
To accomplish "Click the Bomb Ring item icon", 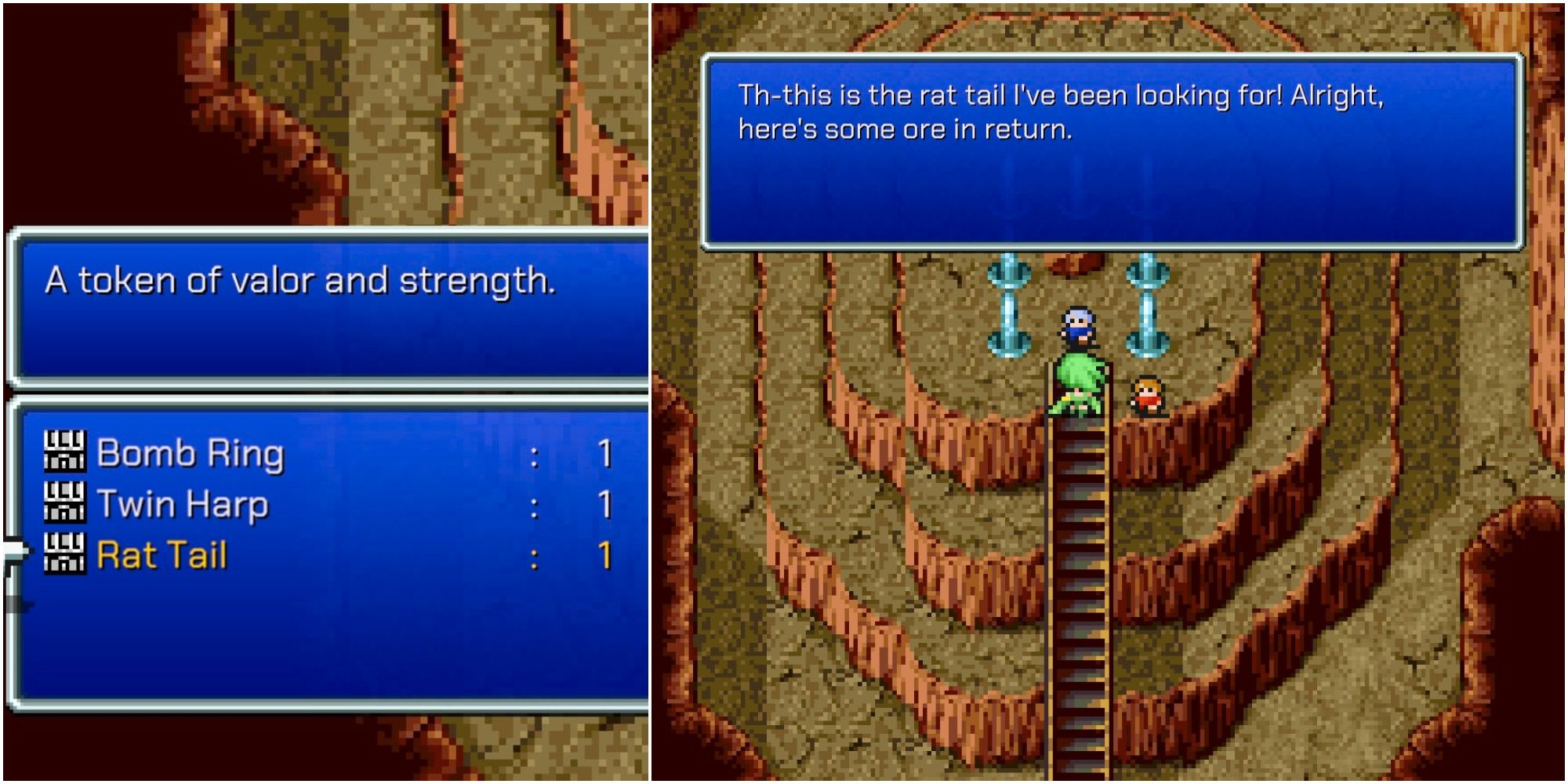I will [67, 453].
